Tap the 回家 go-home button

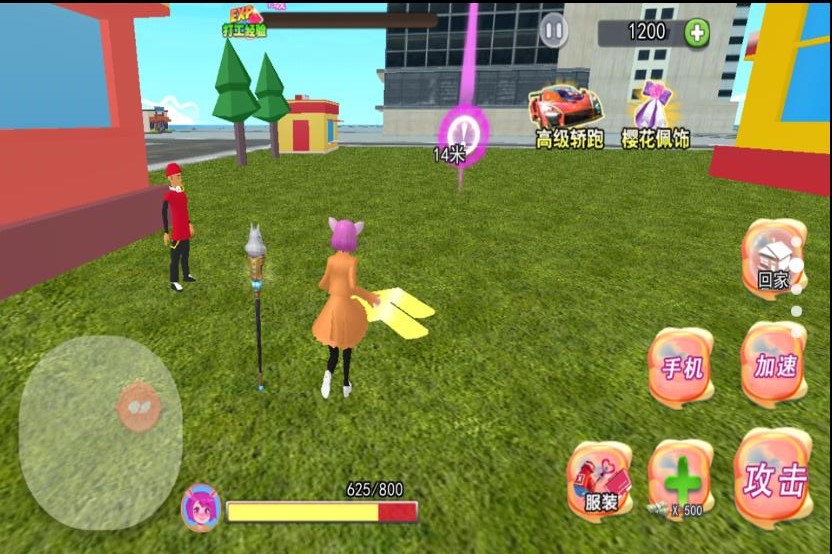773,258
